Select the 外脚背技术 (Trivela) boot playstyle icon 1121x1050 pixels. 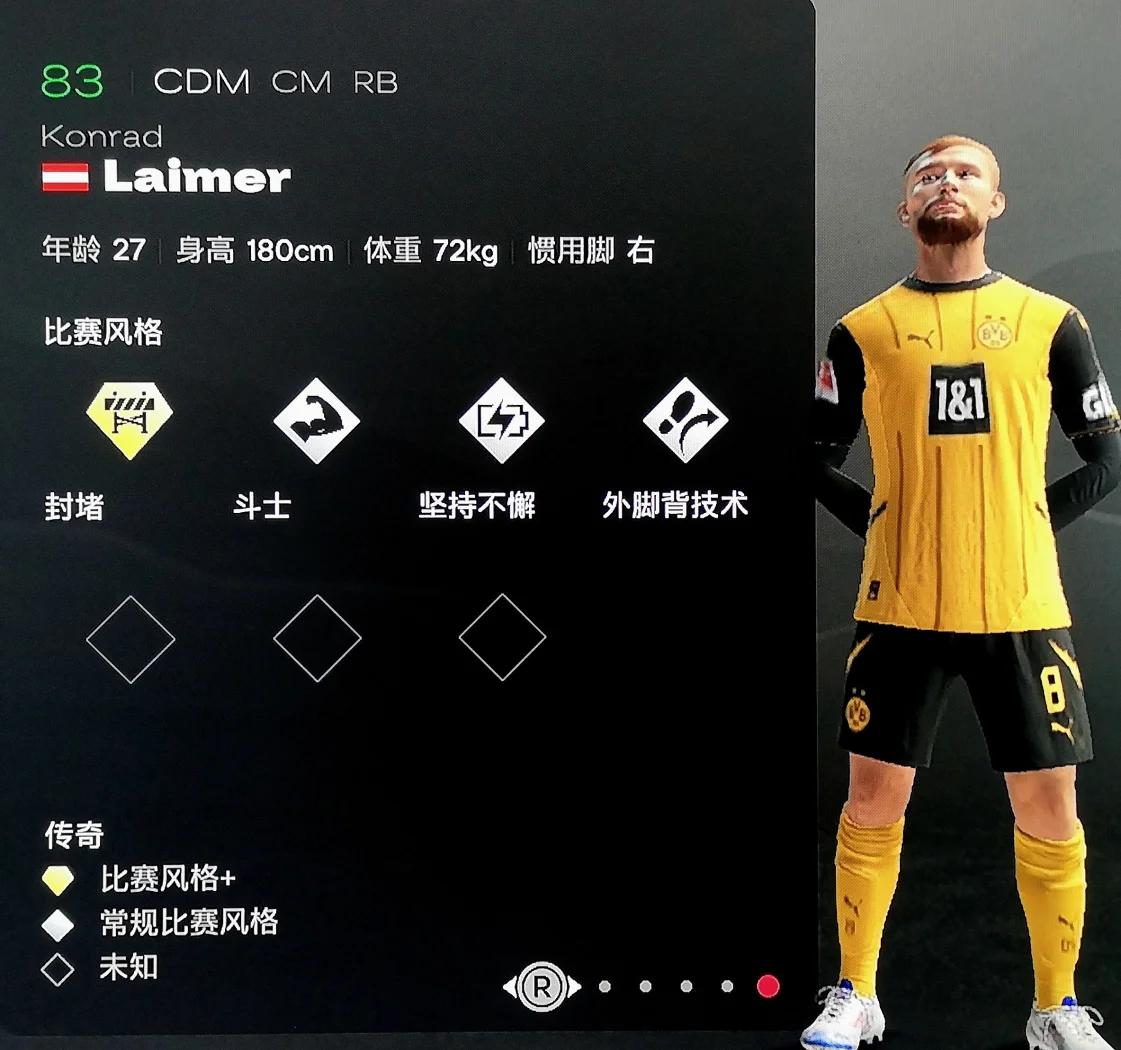685,420
